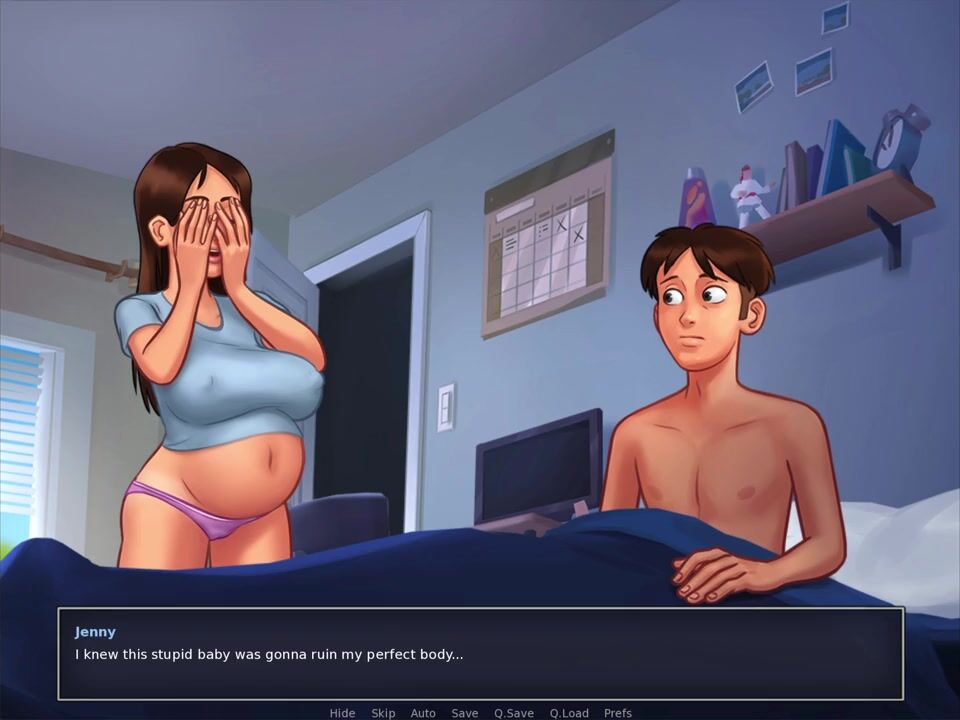This screenshot has height=720, width=960.
Task: Open the Prefs menu
Action: 617,713
